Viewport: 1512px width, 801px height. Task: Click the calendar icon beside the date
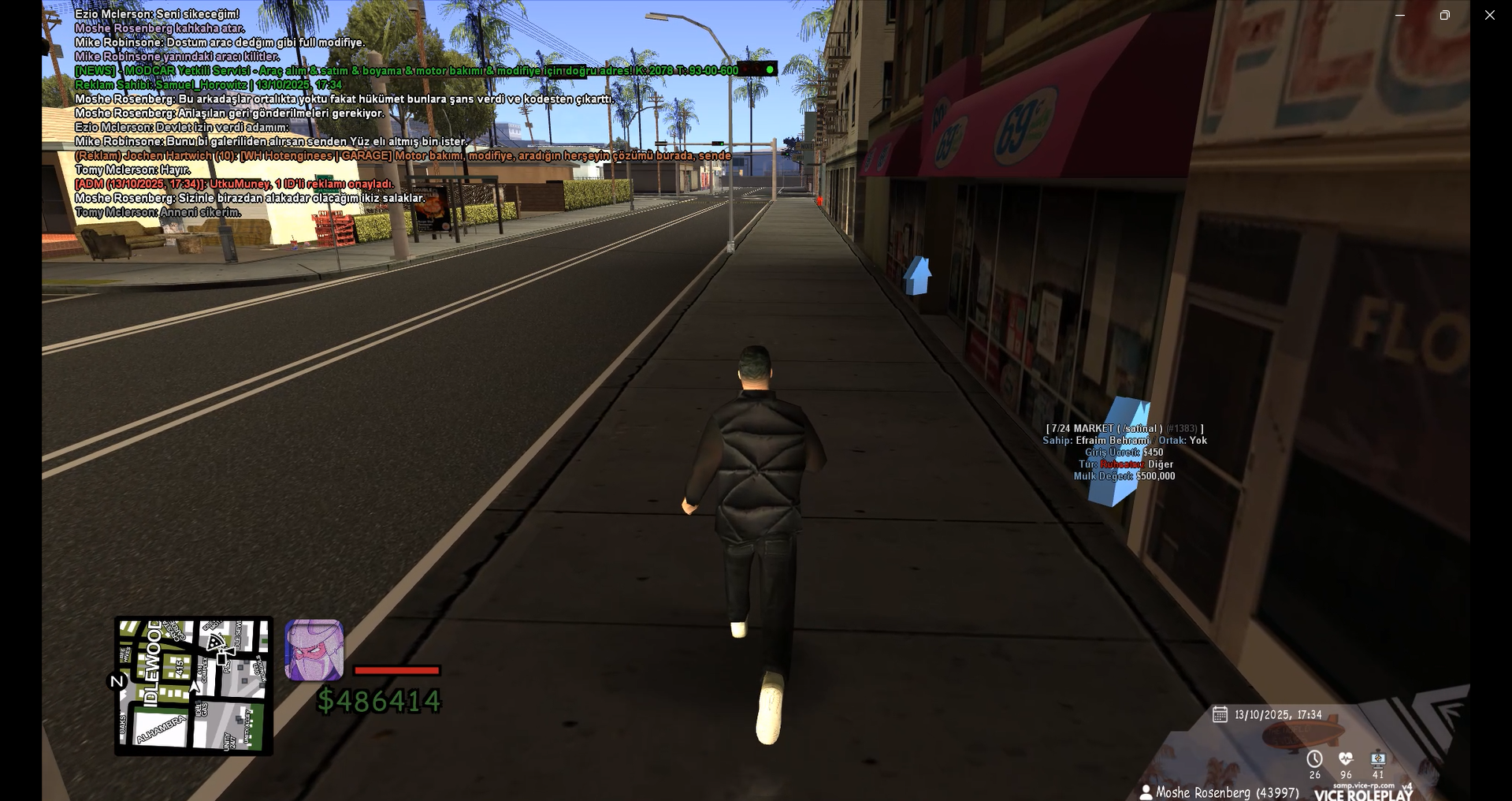pyautogui.click(x=1220, y=714)
